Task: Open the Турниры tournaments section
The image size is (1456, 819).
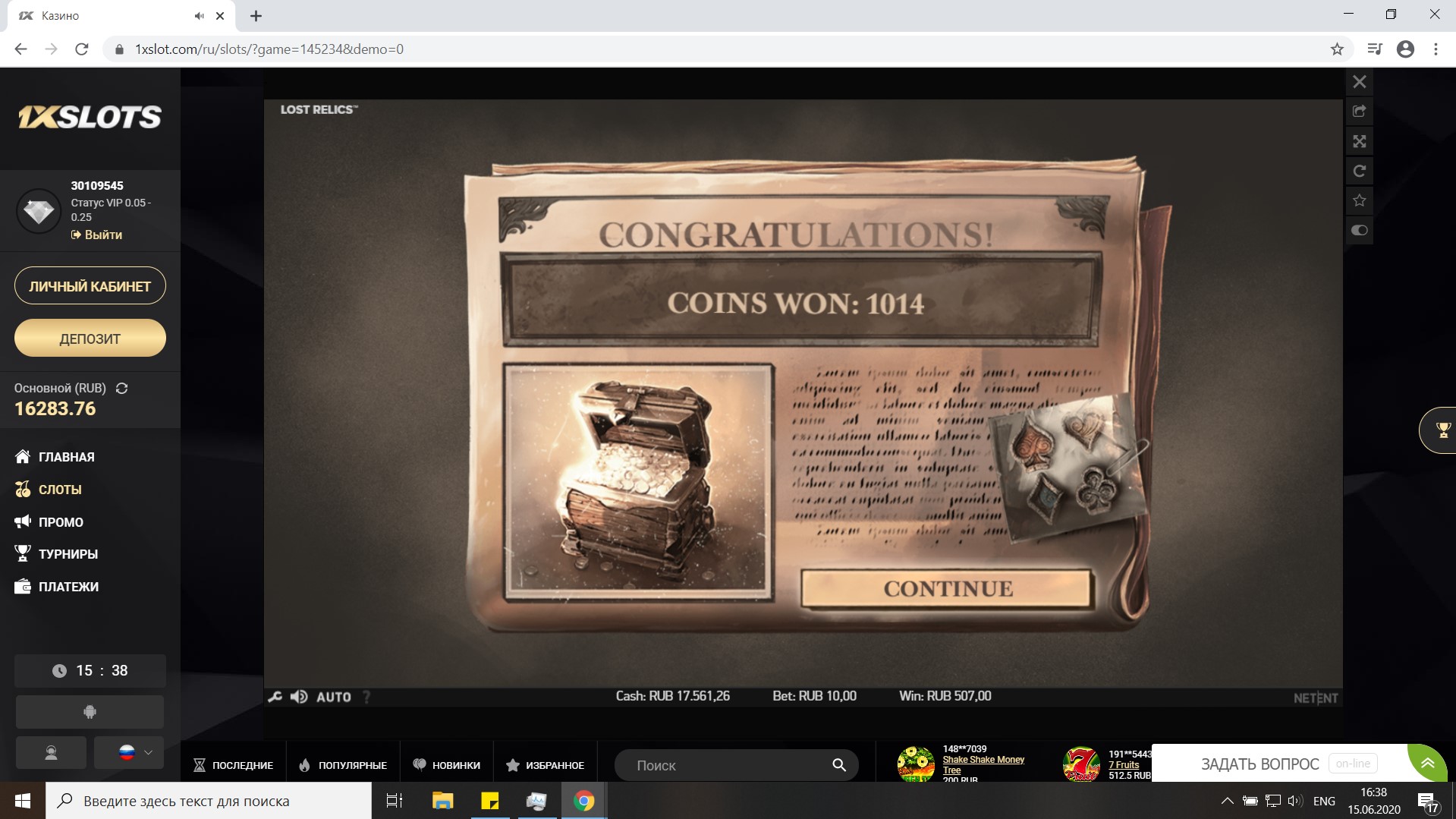Action: (x=68, y=554)
